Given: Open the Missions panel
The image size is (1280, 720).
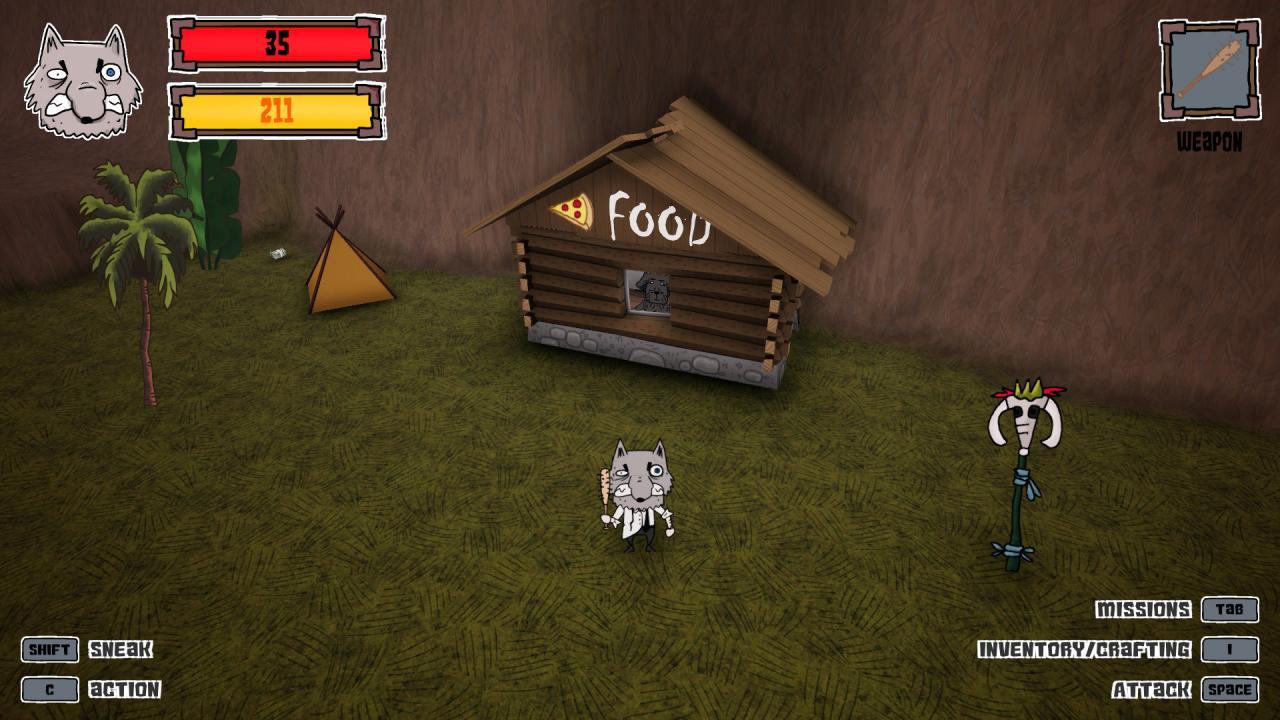Looking at the screenshot, I should click(x=1143, y=608).
